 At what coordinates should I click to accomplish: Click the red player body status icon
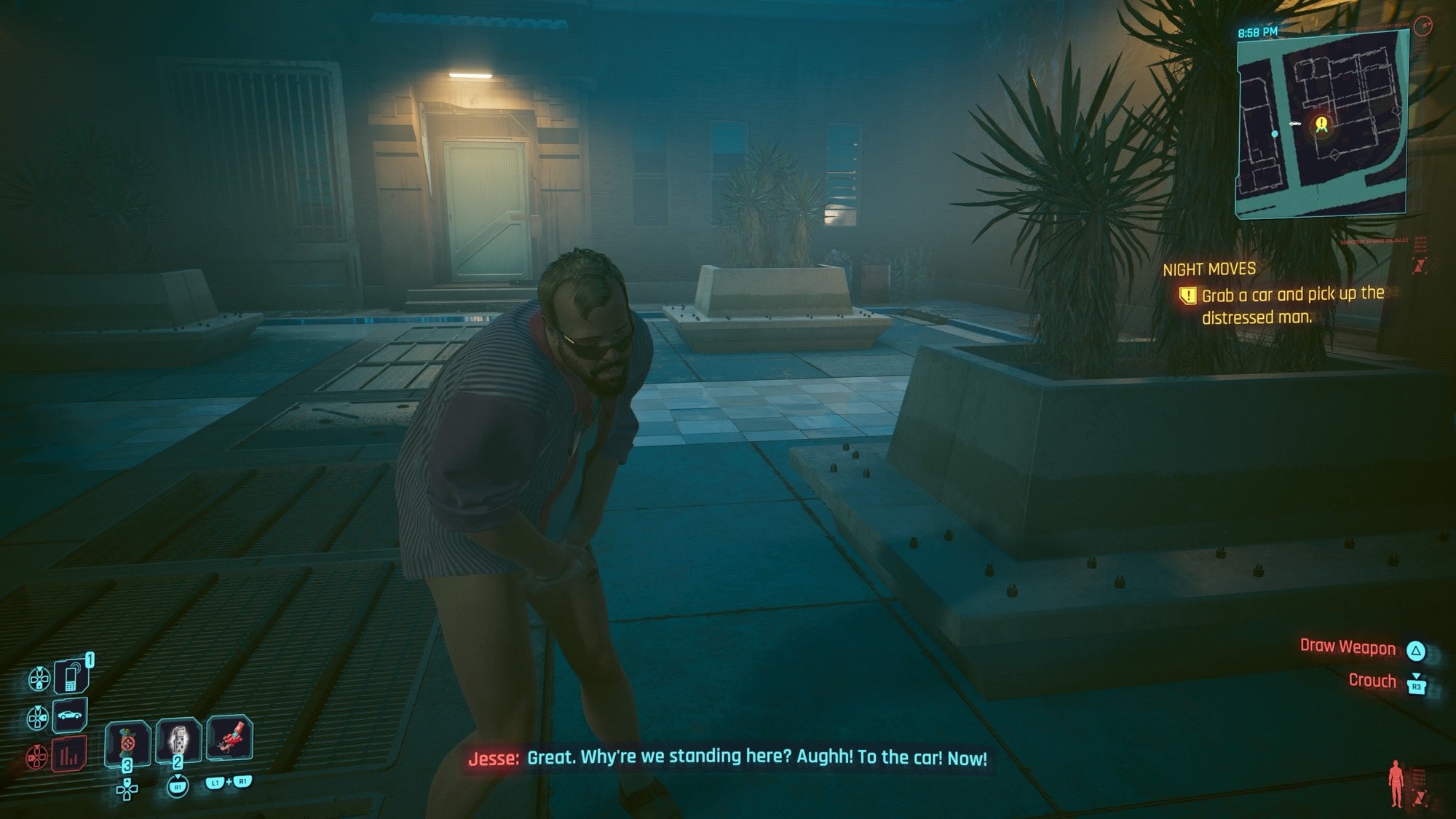point(1396,783)
